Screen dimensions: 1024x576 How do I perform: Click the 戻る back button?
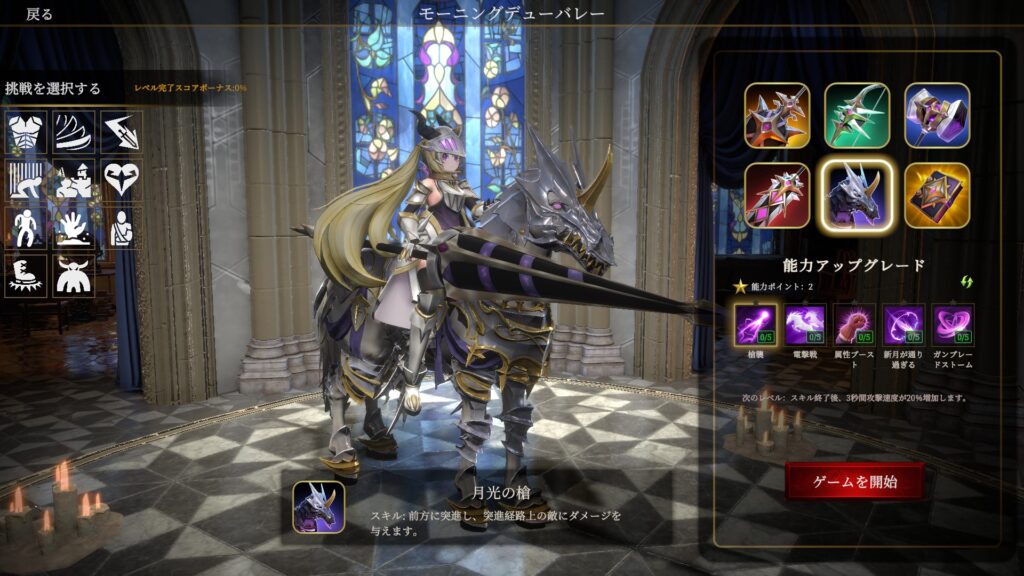[x=40, y=14]
